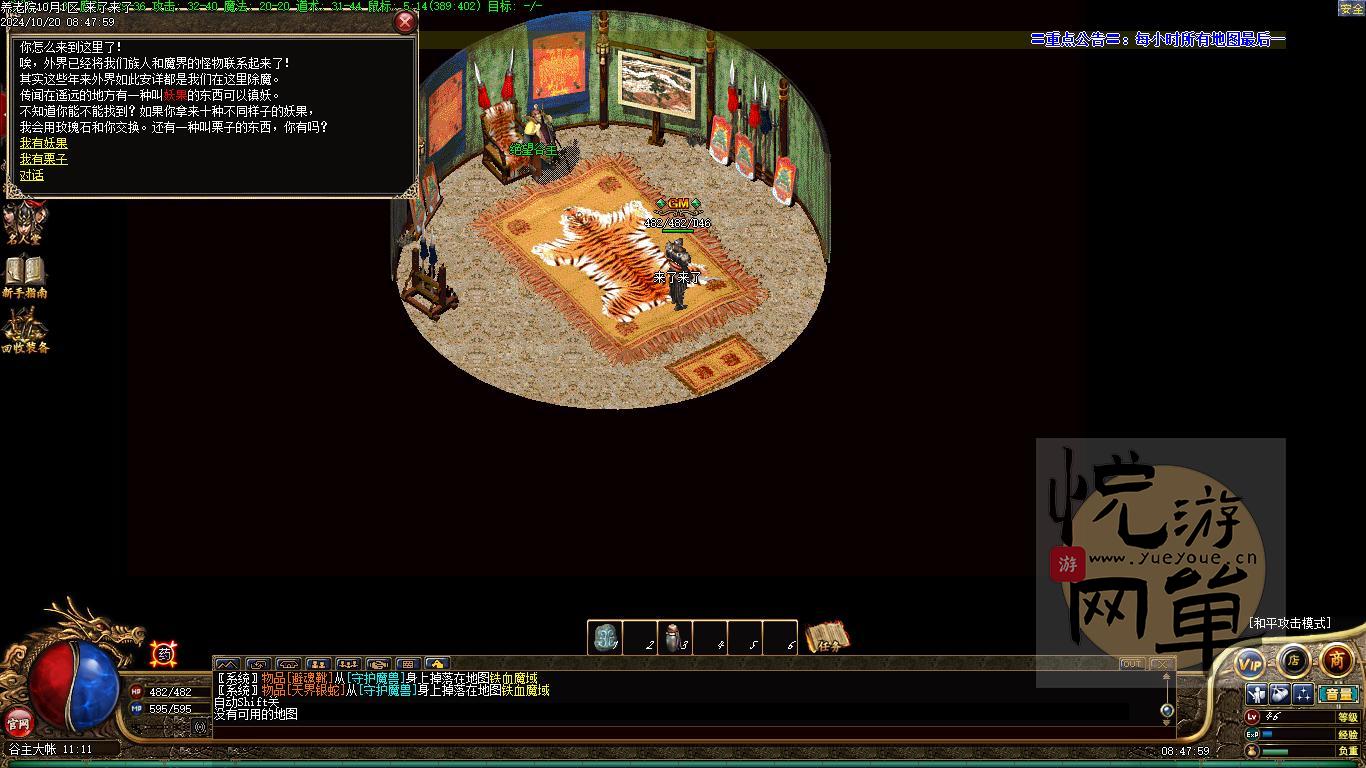Open the VIP menu

click(x=1250, y=663)
